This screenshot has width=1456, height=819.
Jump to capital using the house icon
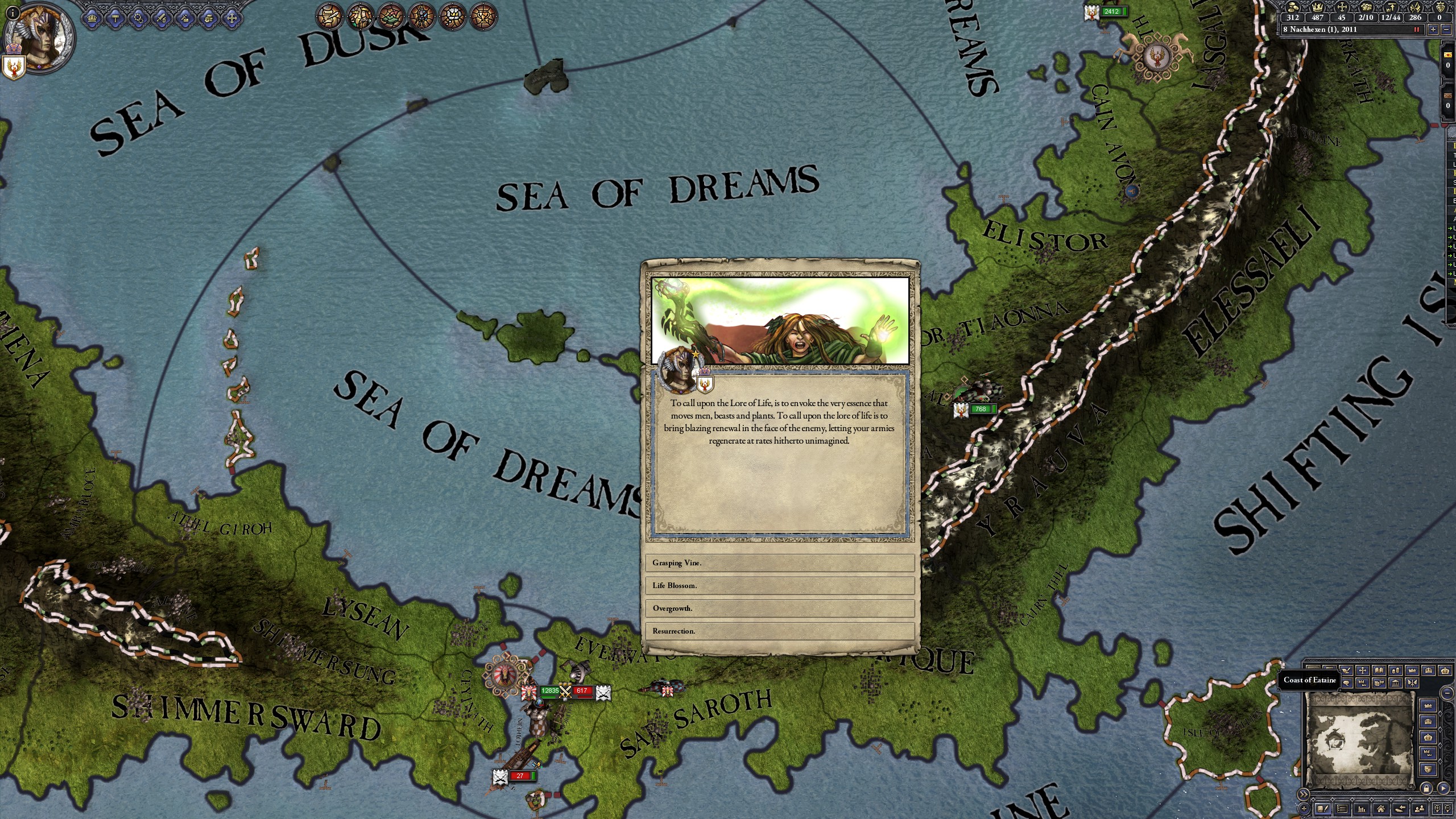pyautogui.click(x=1381, y=809)
